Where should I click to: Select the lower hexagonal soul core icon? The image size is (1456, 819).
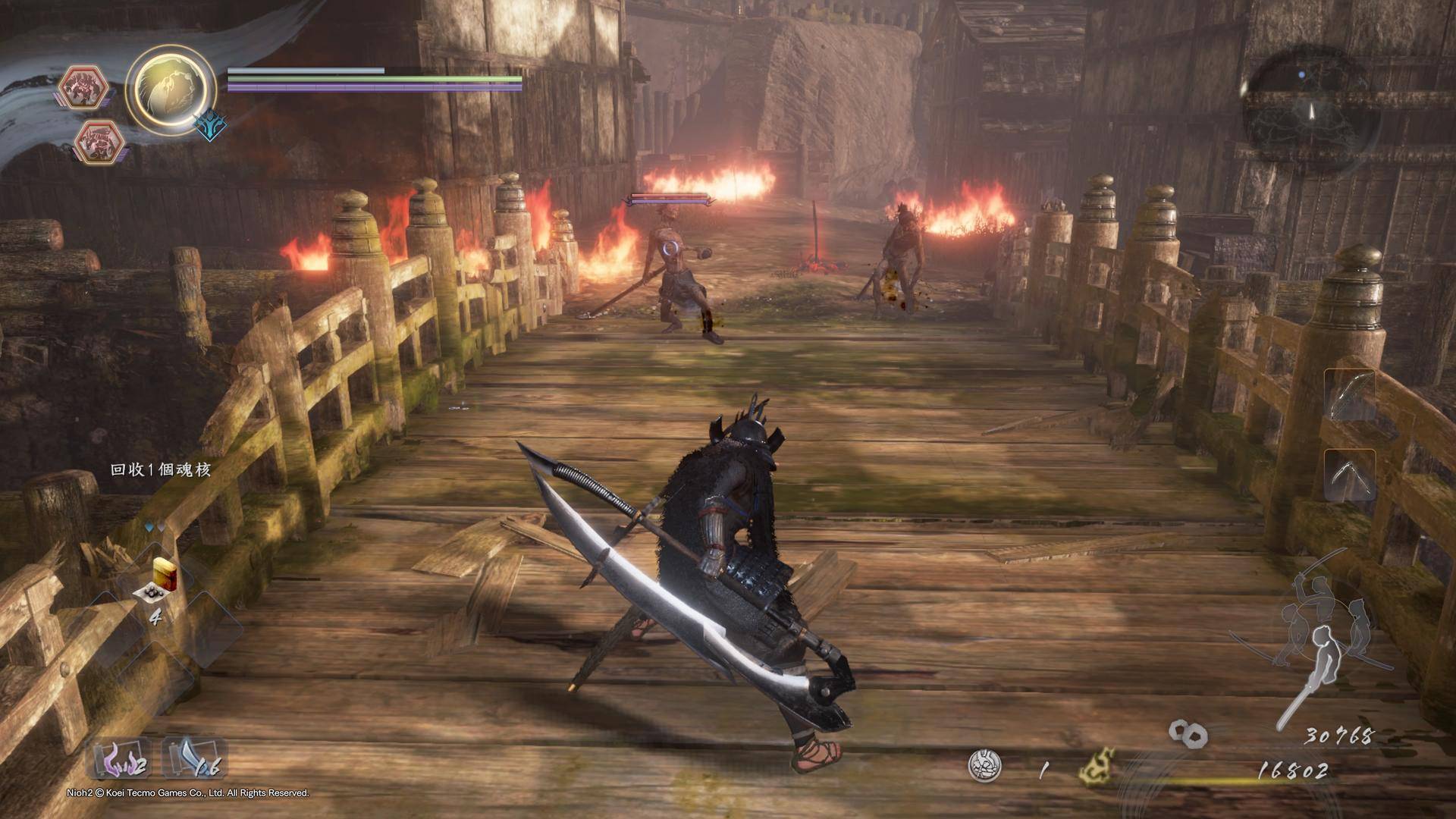[99, 141]
